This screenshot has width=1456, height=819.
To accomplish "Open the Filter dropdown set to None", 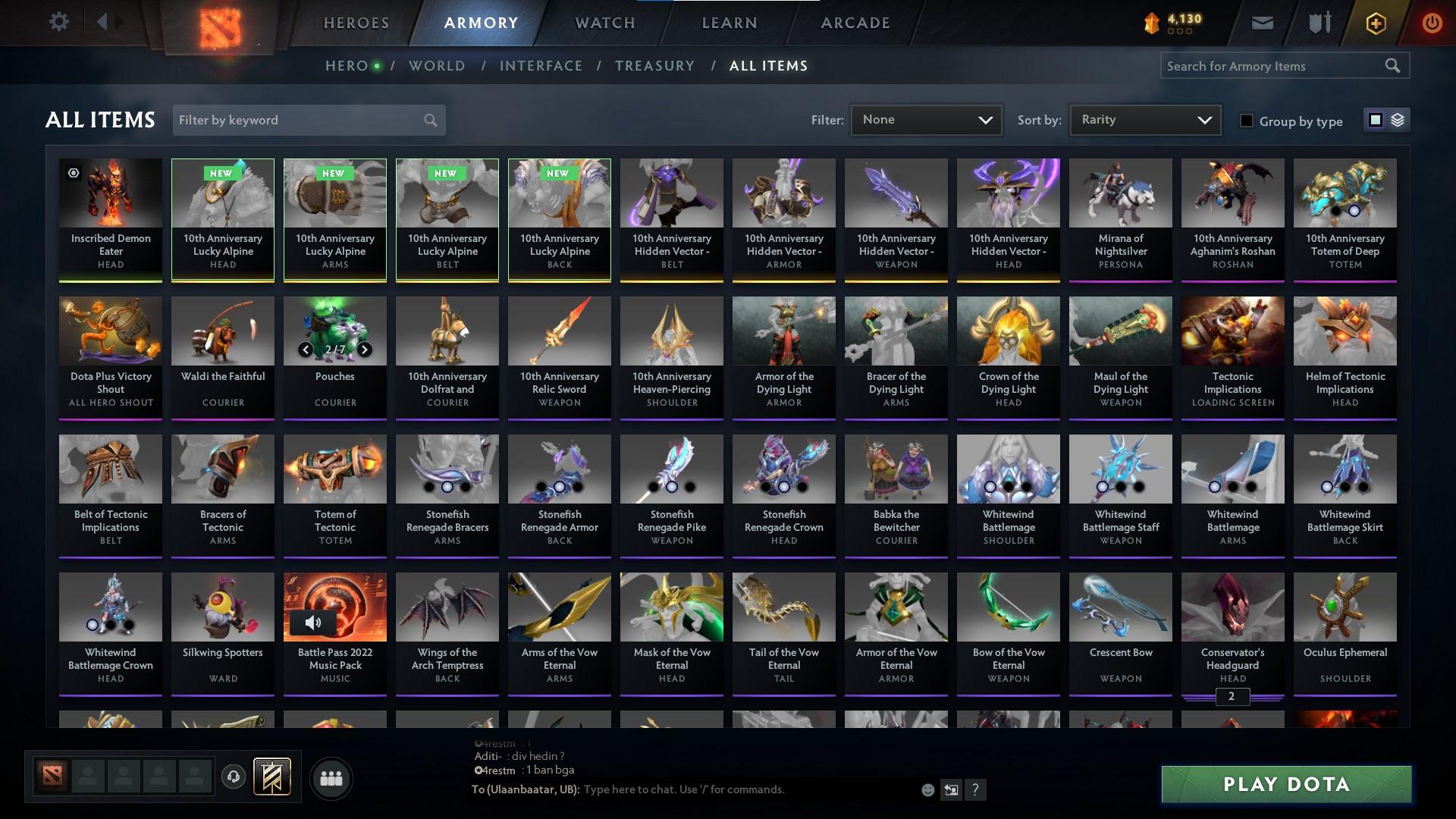I will 925,119.
